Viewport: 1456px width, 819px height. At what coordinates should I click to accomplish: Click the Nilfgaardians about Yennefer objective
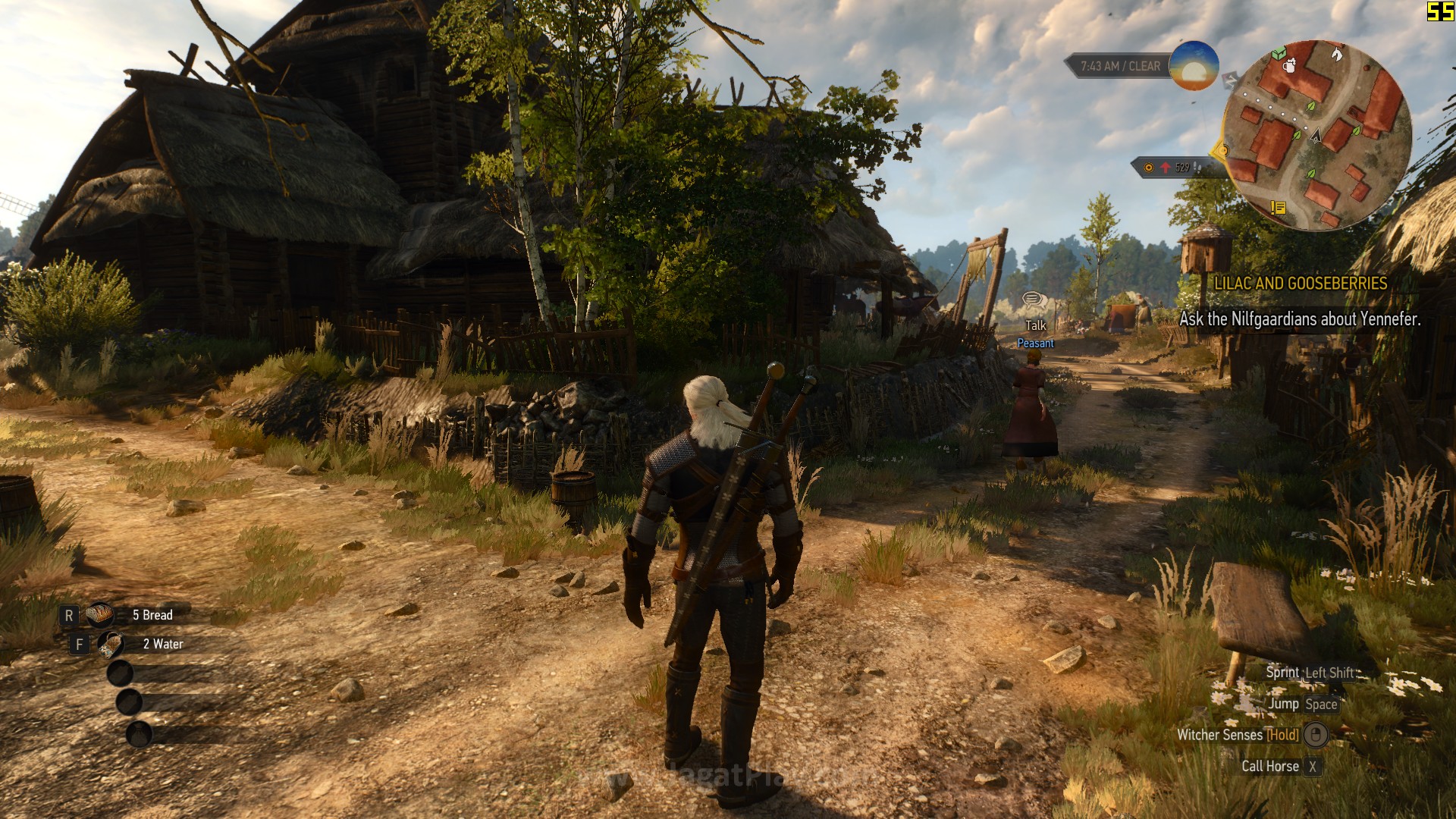[x=1300, y=319]
